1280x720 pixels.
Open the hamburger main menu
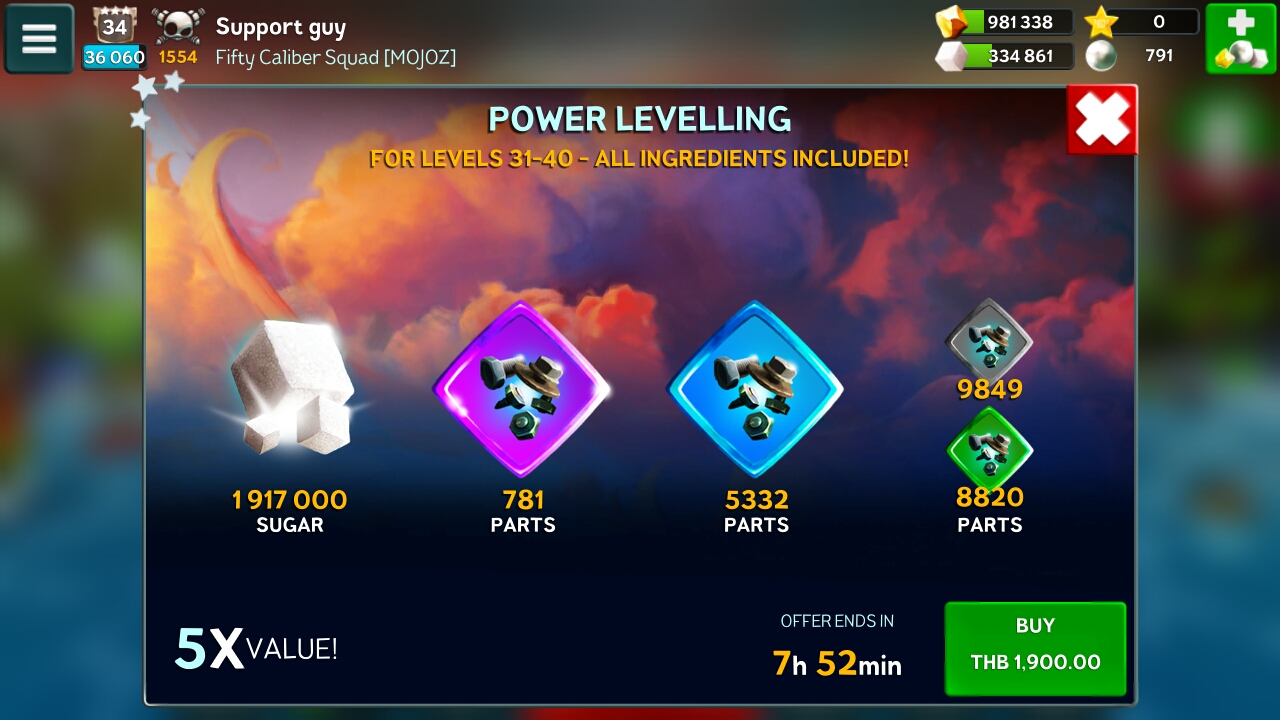pyautogui.click(x=39, y=39)
